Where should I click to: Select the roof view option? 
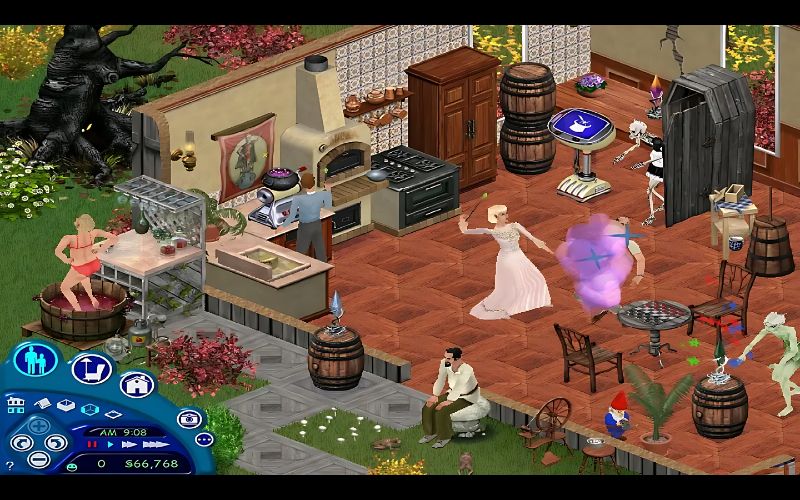42,403
